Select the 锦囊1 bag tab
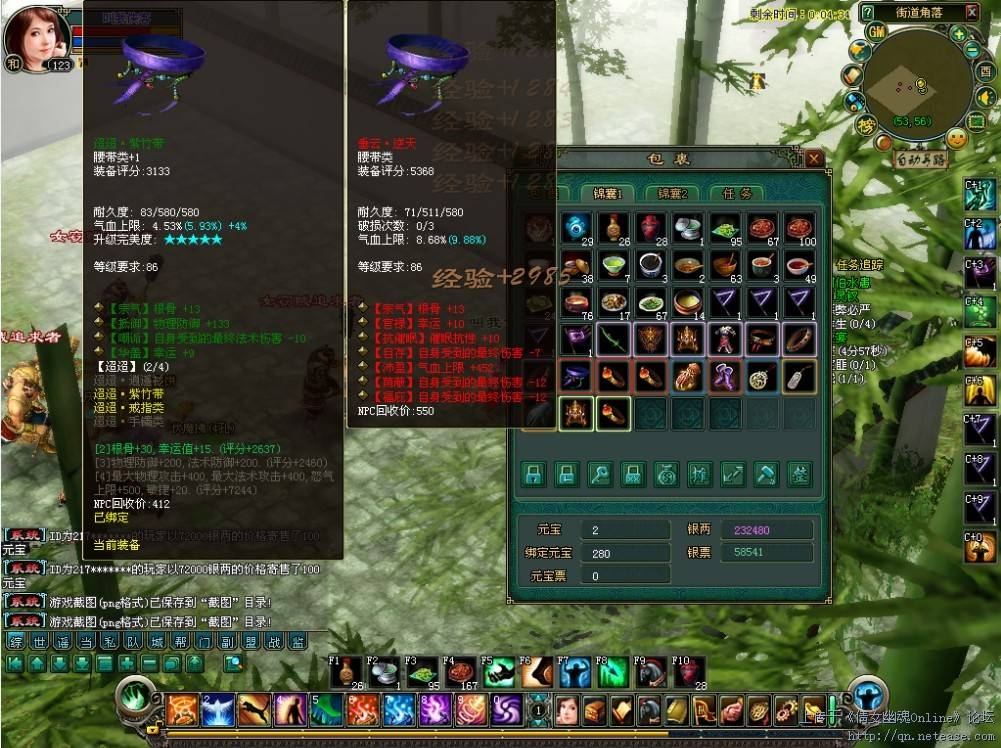The image size is (1001, 748). pos(607,193)
